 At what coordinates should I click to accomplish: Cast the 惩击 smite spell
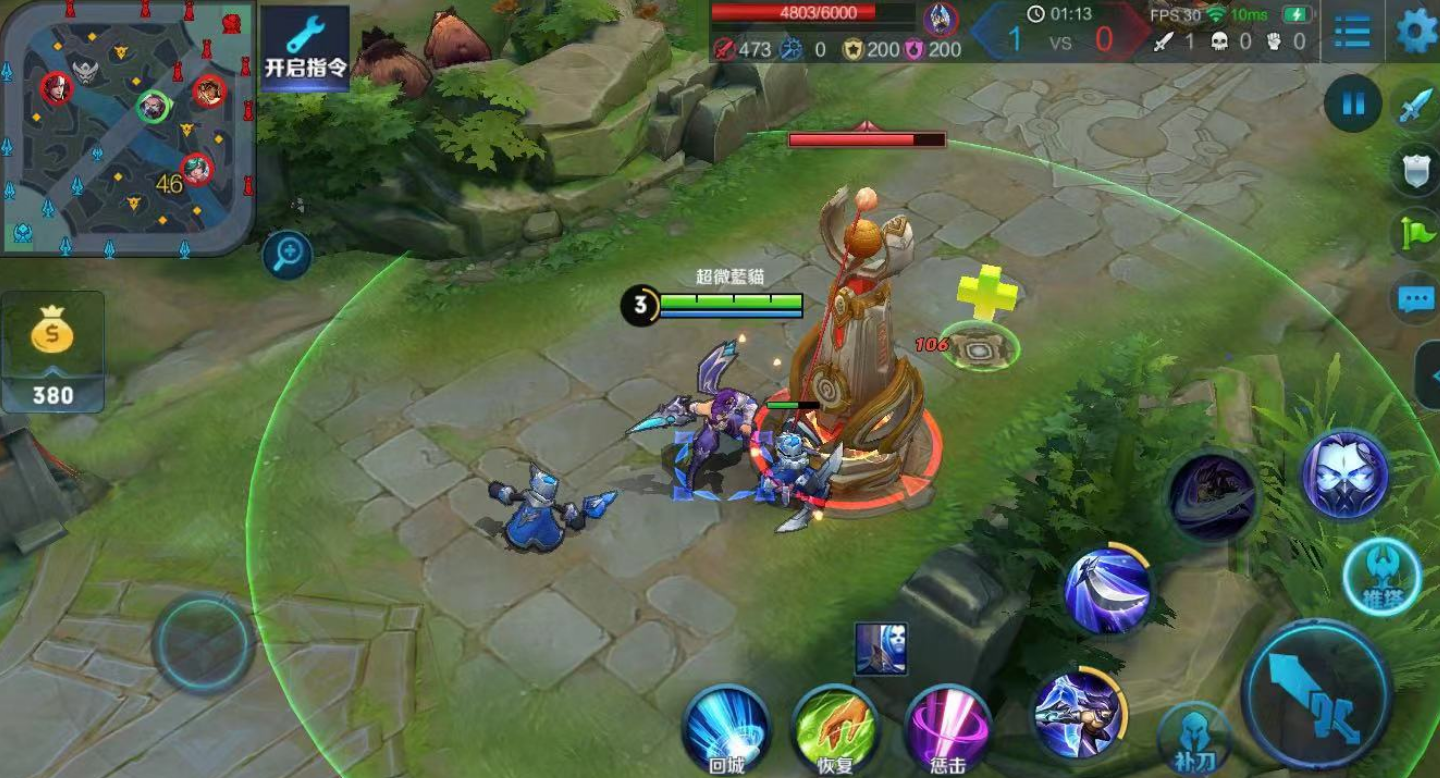947,727
